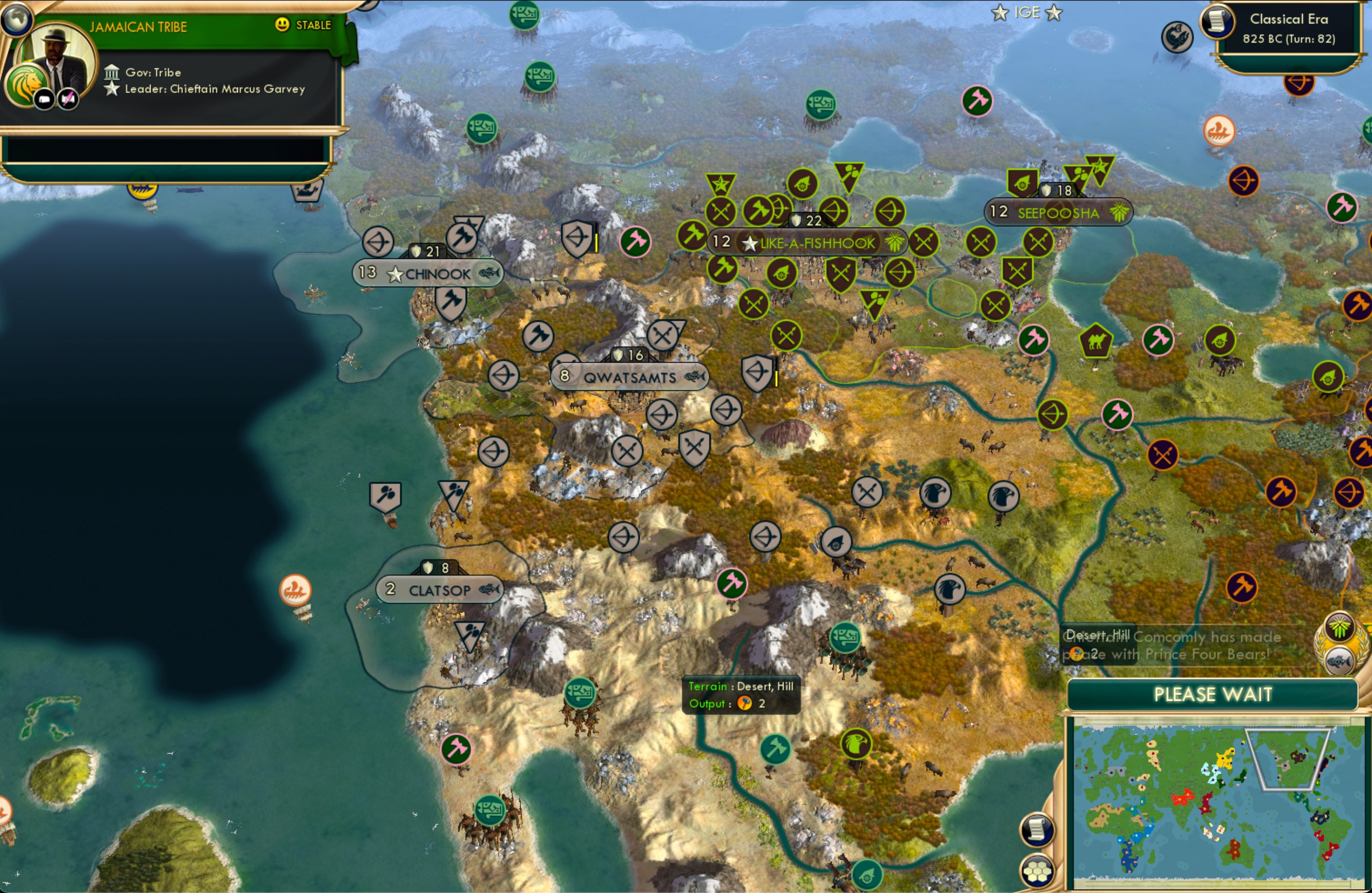Click the Clatsop city name plate
Viewport: 1372px width, 893px height.
(x=440, y=589)
